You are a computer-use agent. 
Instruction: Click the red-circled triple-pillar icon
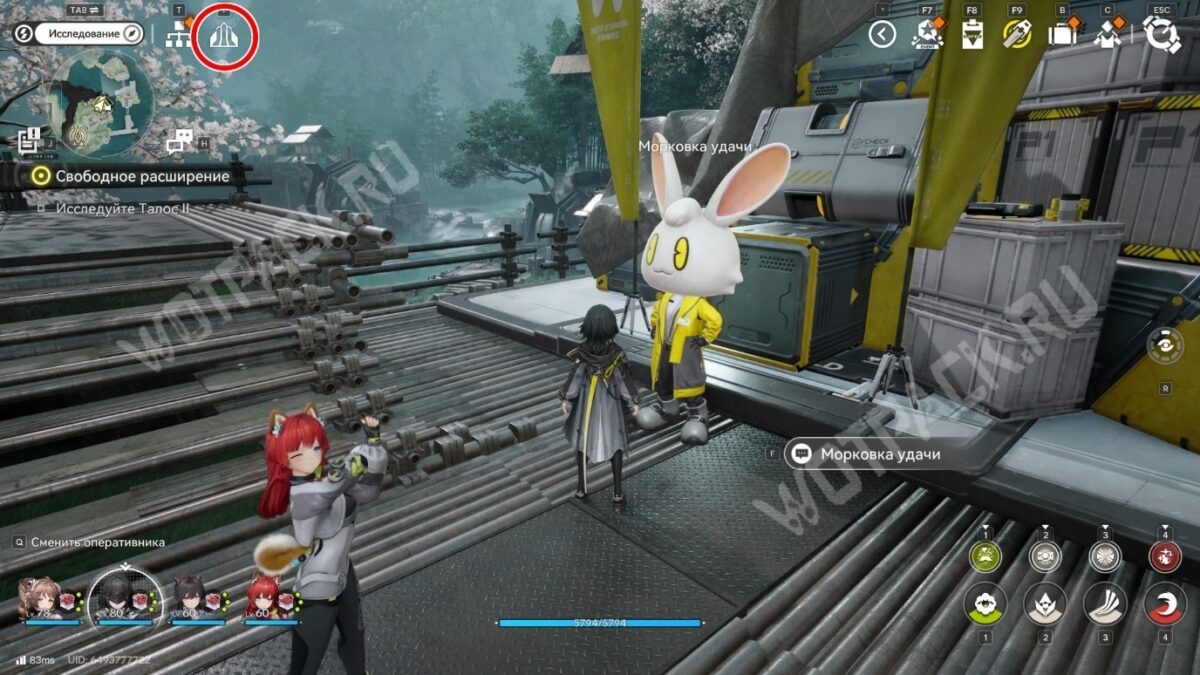click(x=224, y=37)
